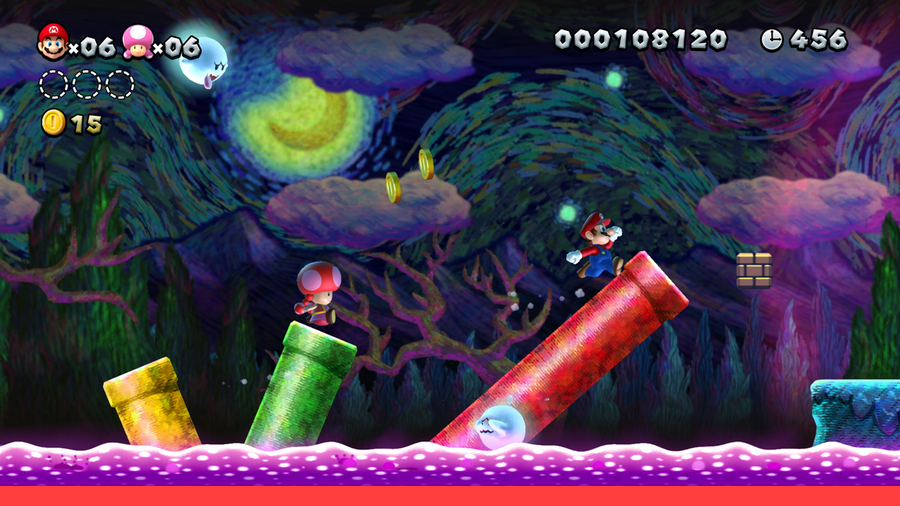The image size is (900, 506).
Task: Click Mario's head lives icon
Action: point(52,42)
